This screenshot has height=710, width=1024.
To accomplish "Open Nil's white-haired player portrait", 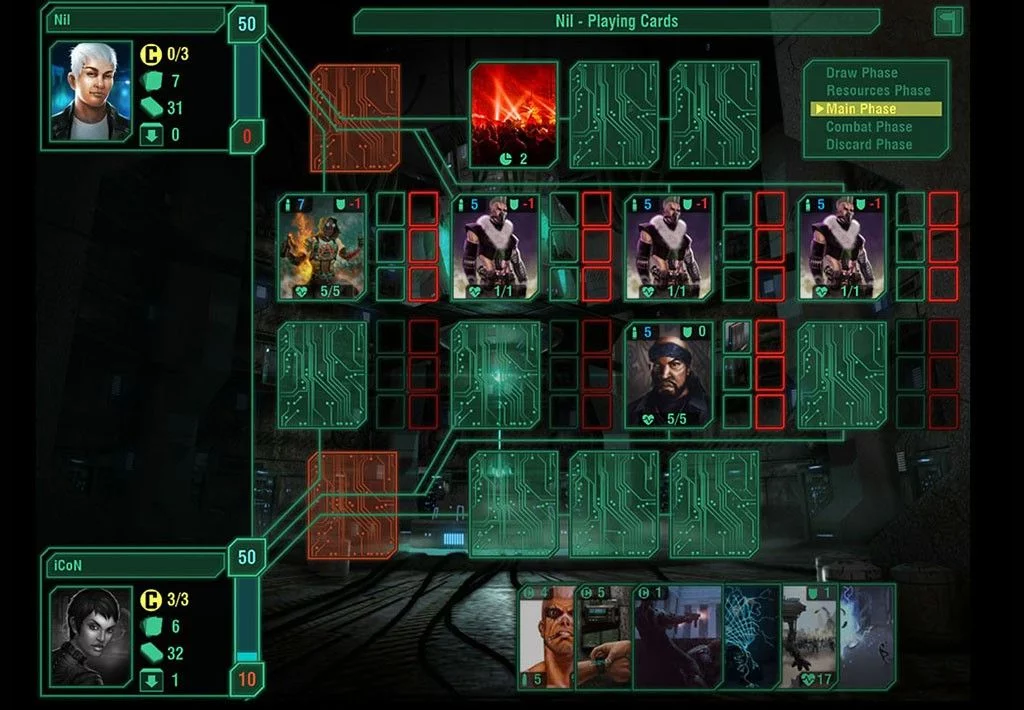I will click(91, 91).
